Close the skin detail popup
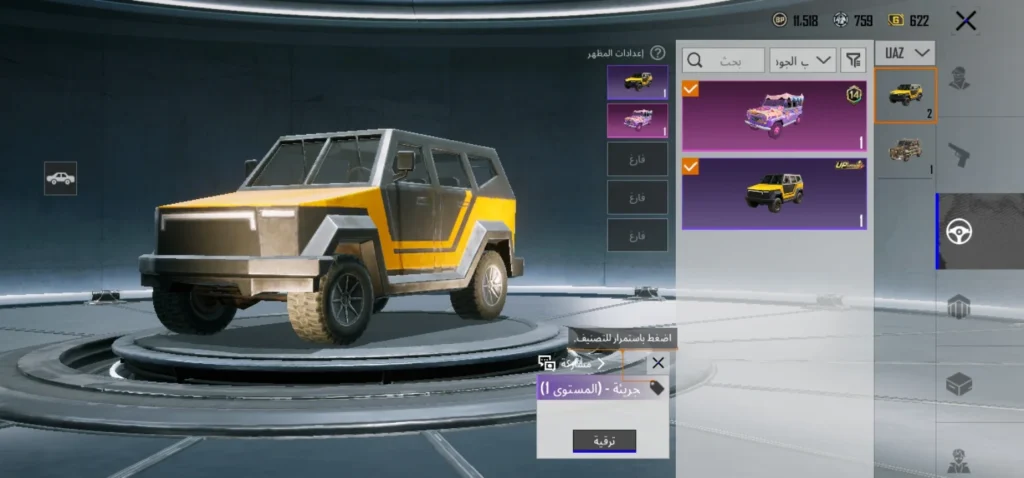 pos(657,364)
